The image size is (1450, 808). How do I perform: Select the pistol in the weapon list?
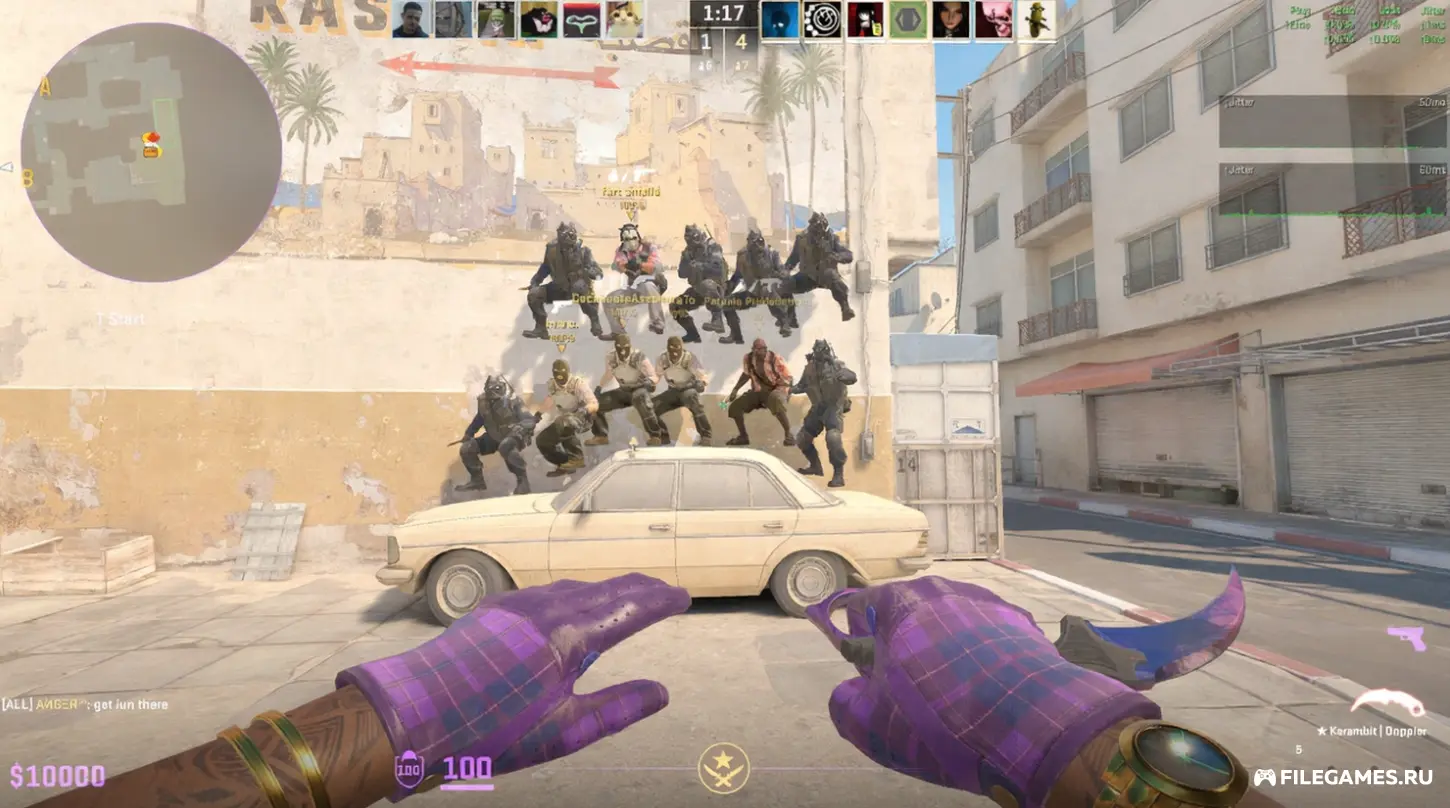(x=1406, y=637)
